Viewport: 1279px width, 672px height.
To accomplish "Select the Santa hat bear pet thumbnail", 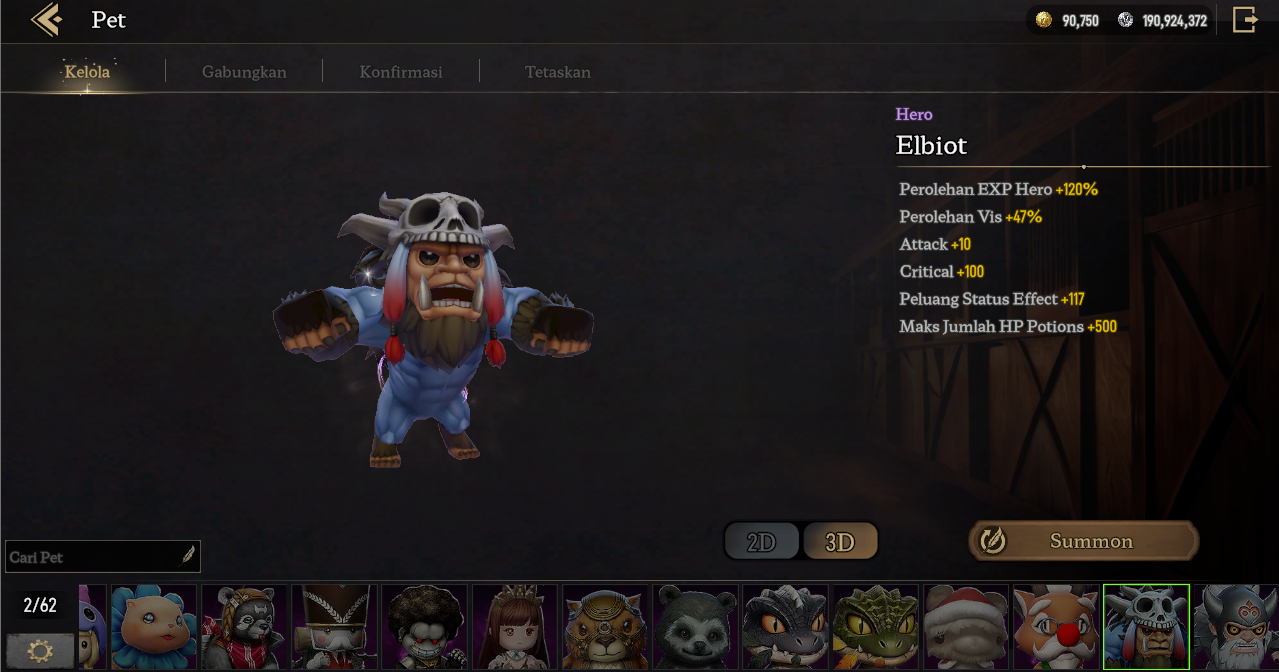I will click(x=965, y=627).
